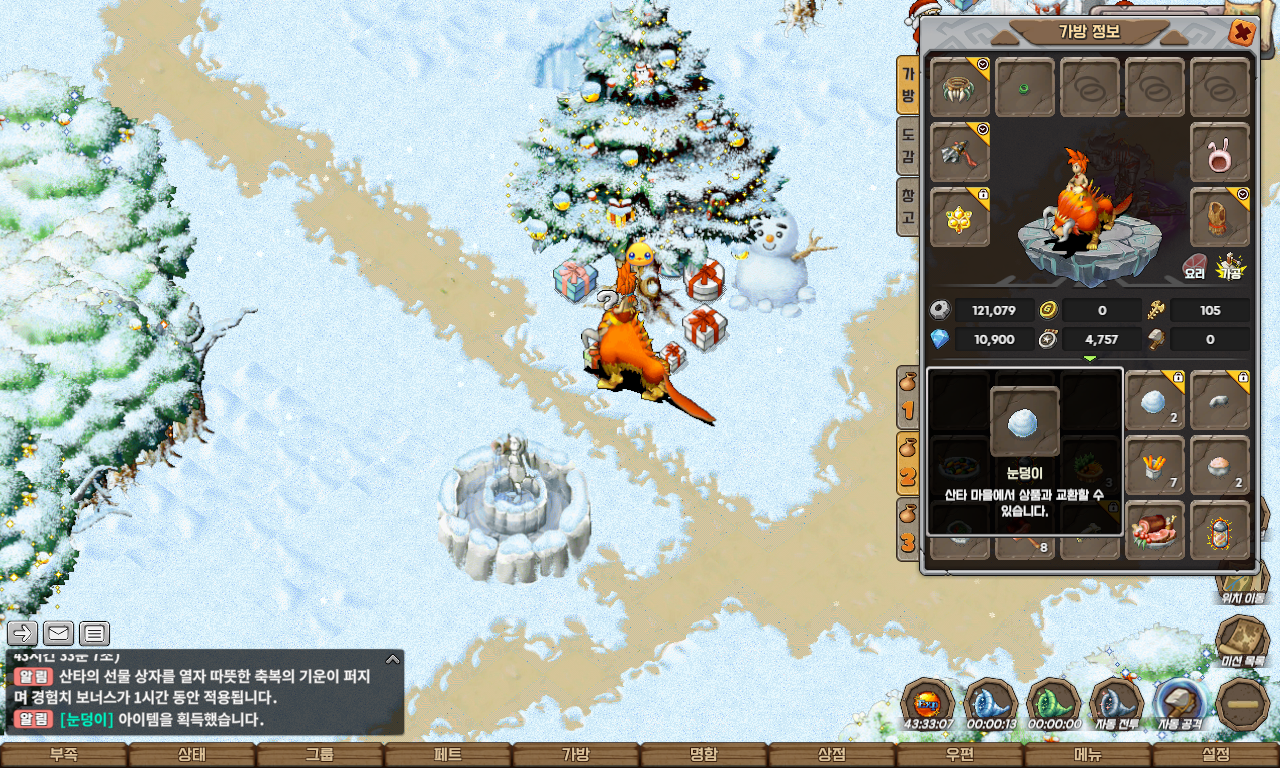Select the bunny hat equipment slot
The image size is (1280, 768).
point(1220,153)
